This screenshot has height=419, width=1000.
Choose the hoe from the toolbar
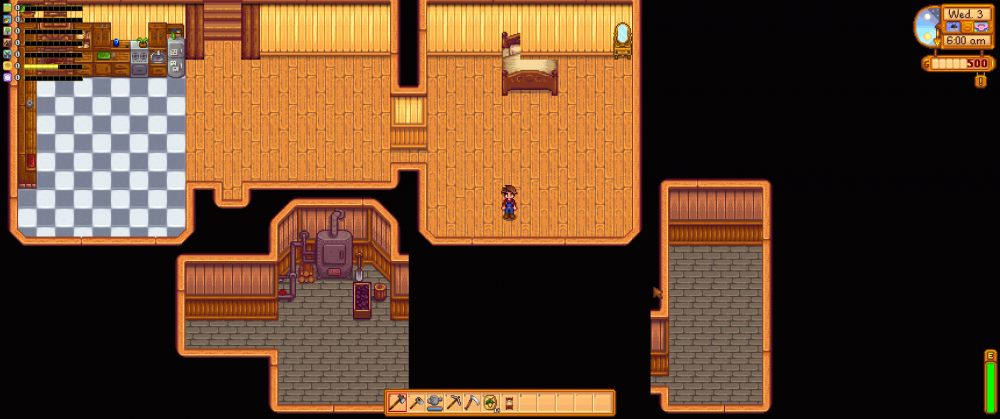(416, 403)
